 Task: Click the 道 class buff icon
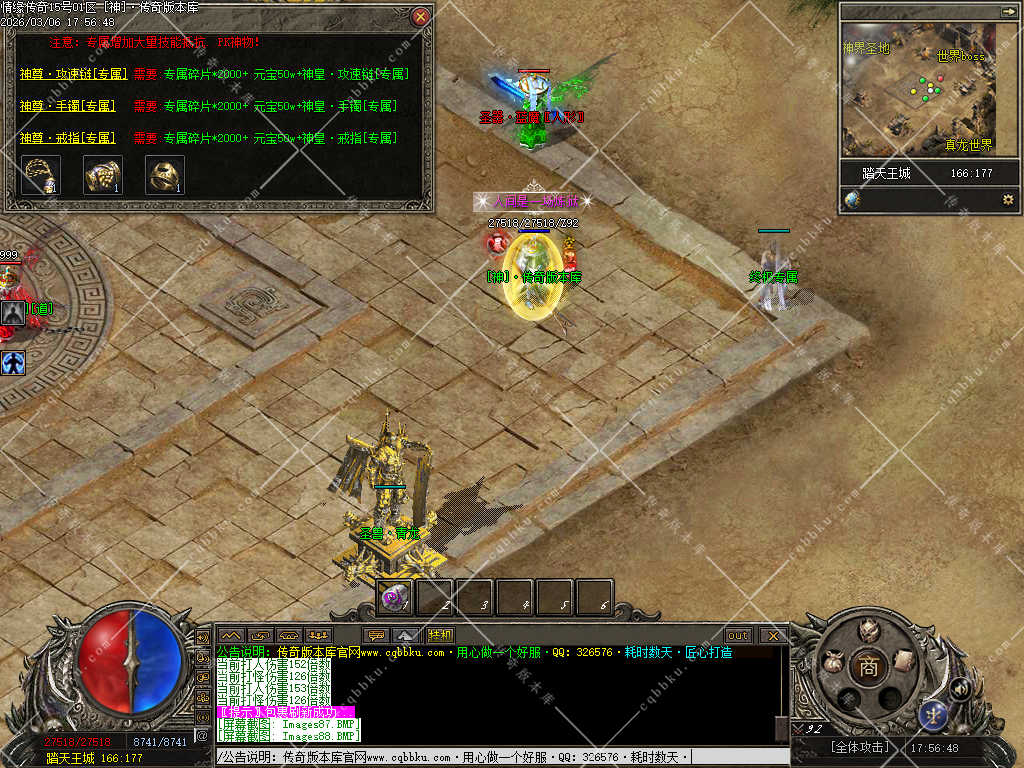[13, 313]
